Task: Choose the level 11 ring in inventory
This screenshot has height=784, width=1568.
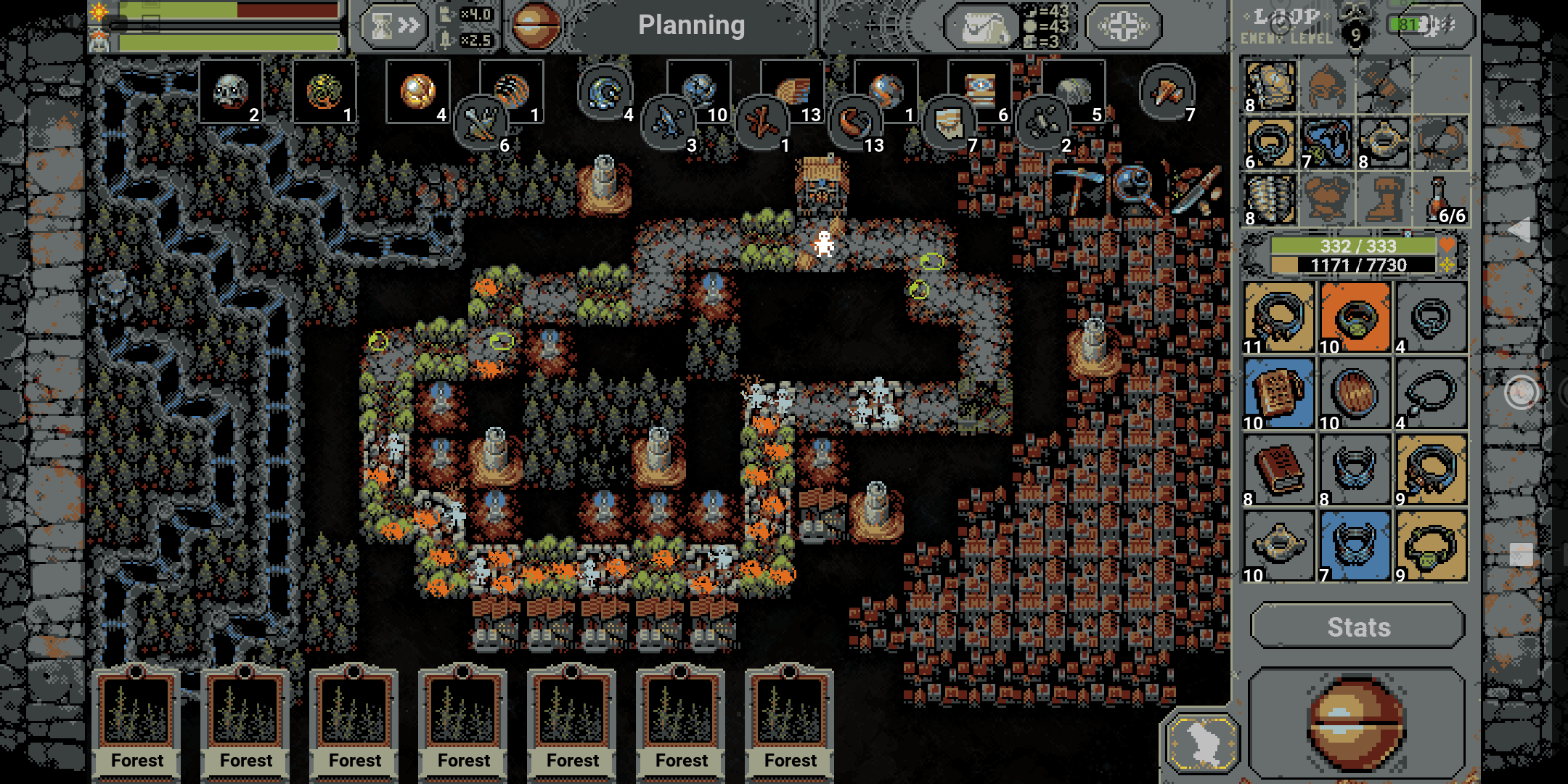Action: 1279,317
